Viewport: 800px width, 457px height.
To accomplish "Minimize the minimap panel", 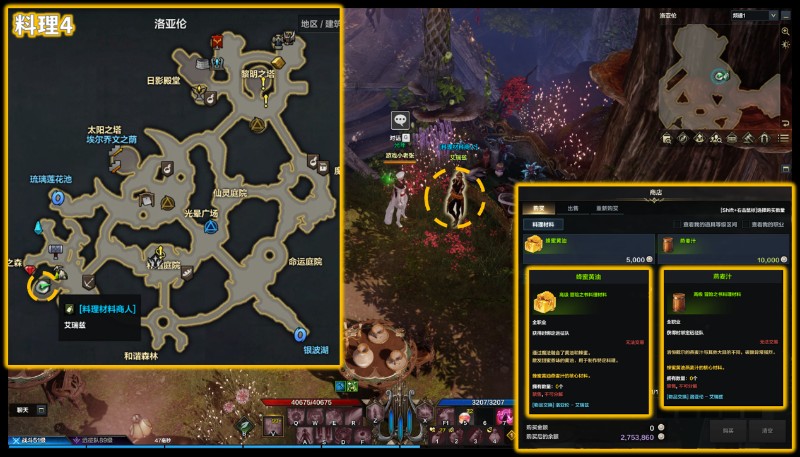I will (786, 16).
